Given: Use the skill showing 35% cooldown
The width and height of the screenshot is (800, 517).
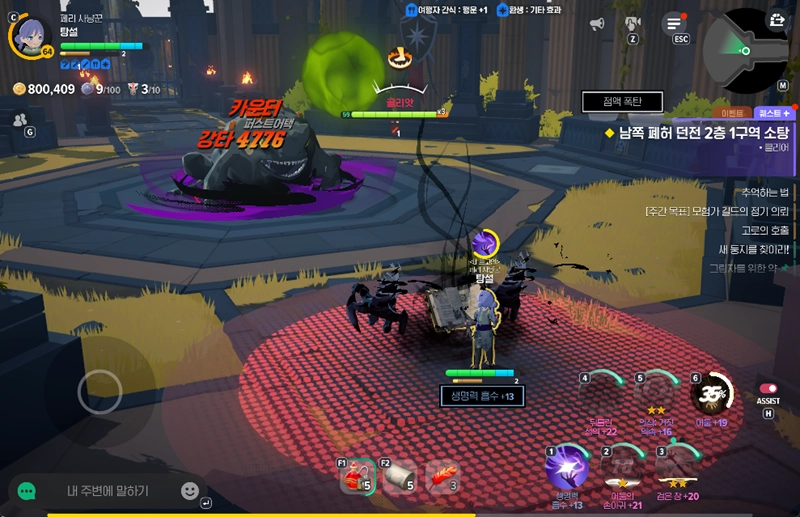Looking at the screenshot, I should click(713, 395).
